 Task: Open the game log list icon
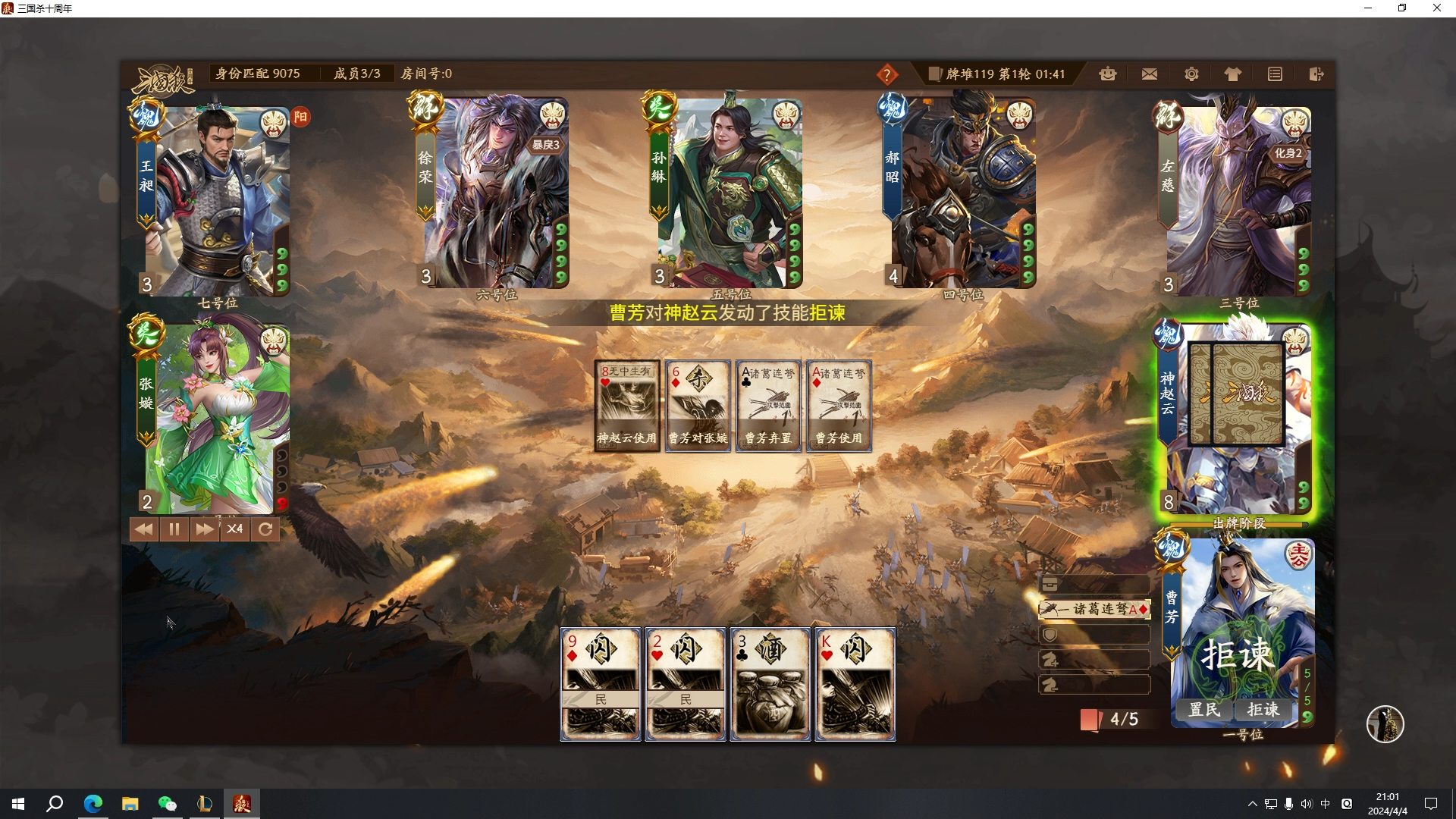click(1275, 74)
